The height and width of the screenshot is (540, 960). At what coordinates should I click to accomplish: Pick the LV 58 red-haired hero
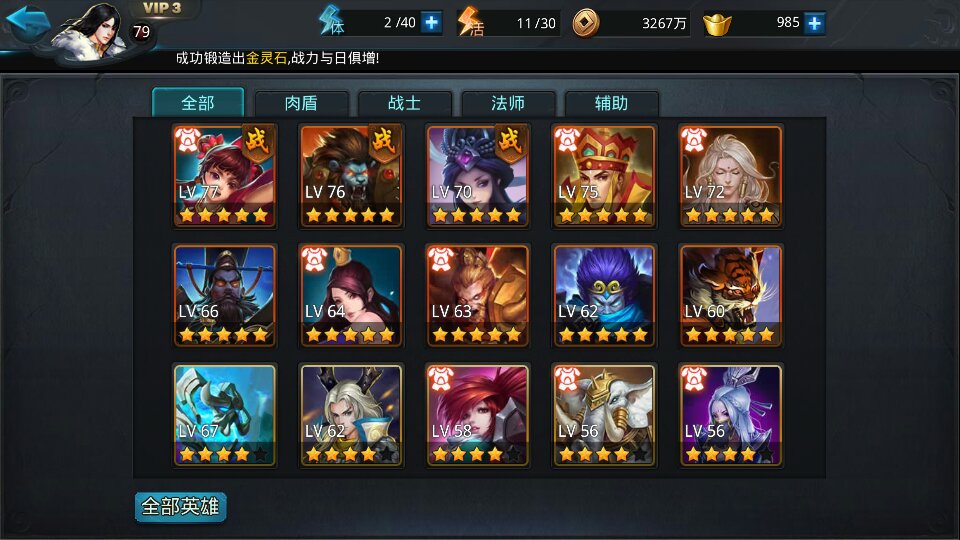coord(478,416)
